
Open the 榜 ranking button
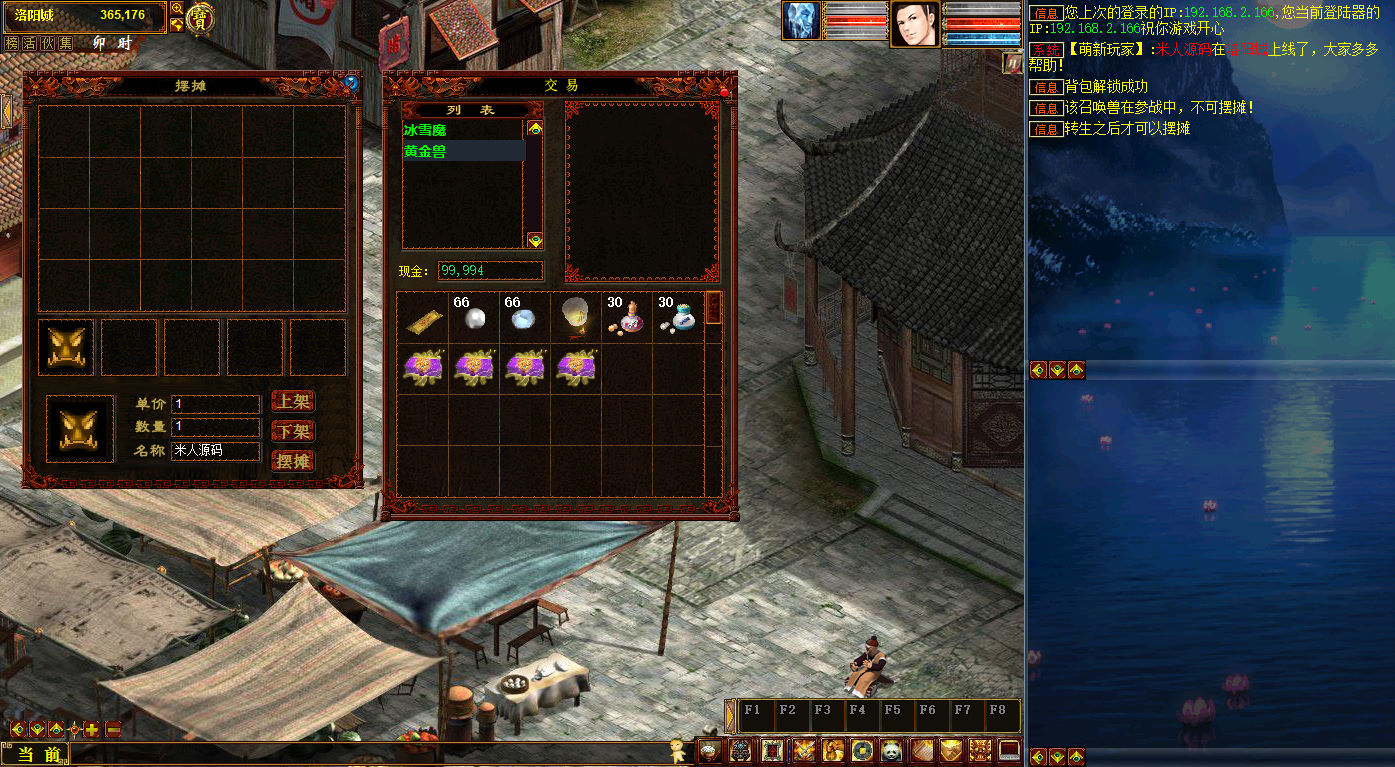pos(12,43)
